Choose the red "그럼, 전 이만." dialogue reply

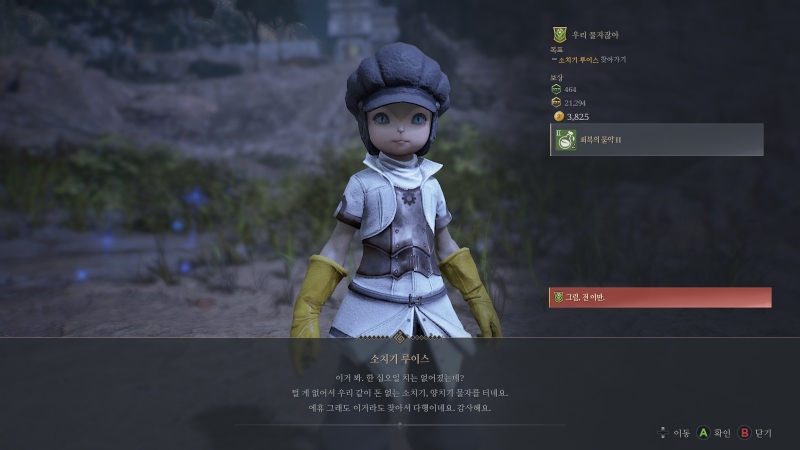click(x=660, y=297)
